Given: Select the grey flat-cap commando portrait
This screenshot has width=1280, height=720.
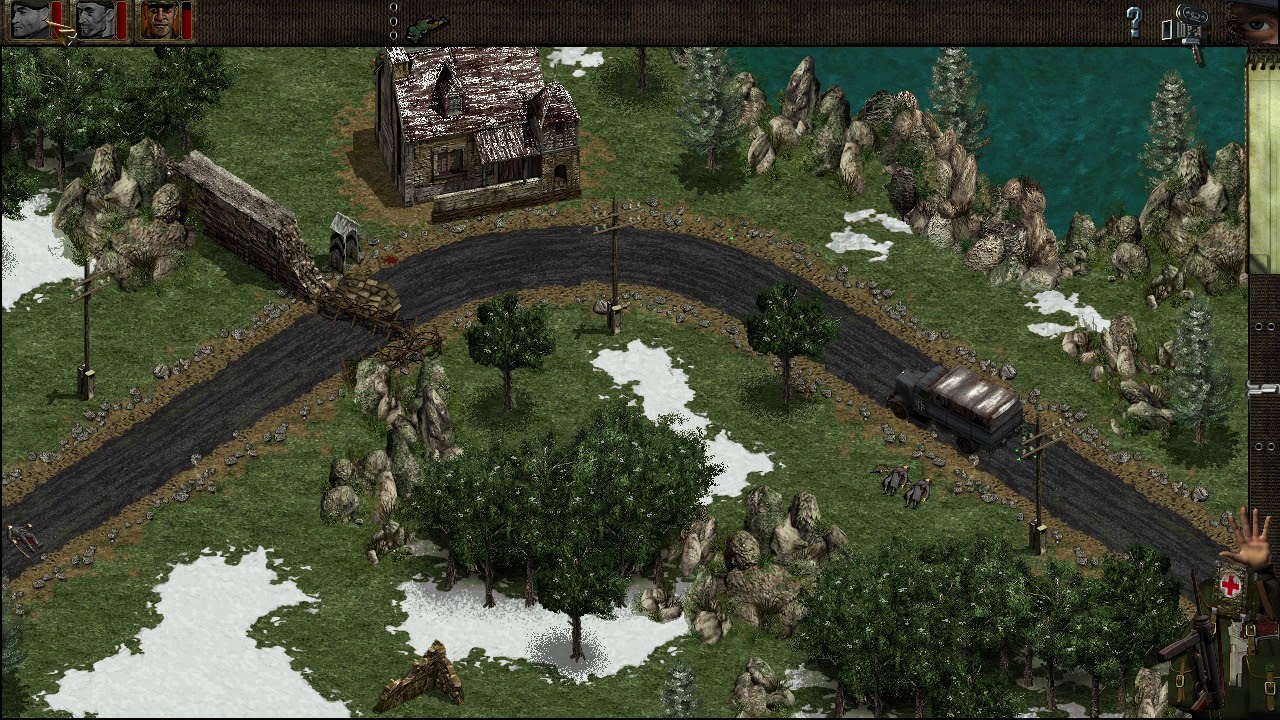Looking at the screenshot, I should click(x=95, y=20).
